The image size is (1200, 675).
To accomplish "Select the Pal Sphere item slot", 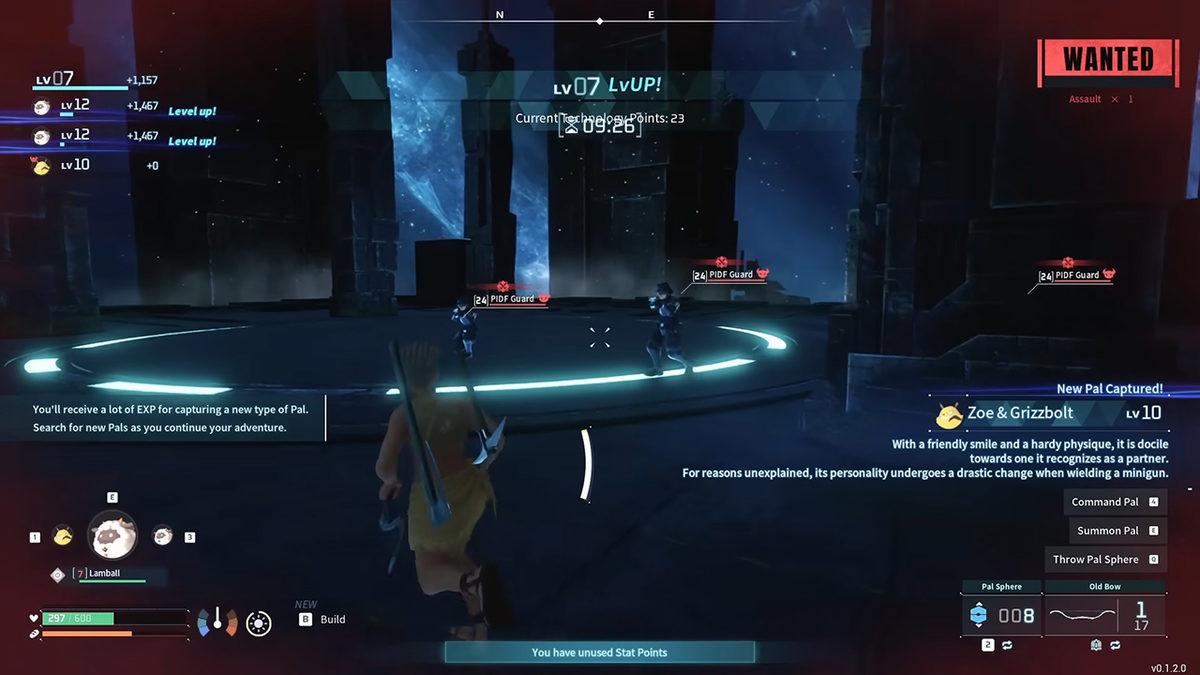I will [1001, 615].
